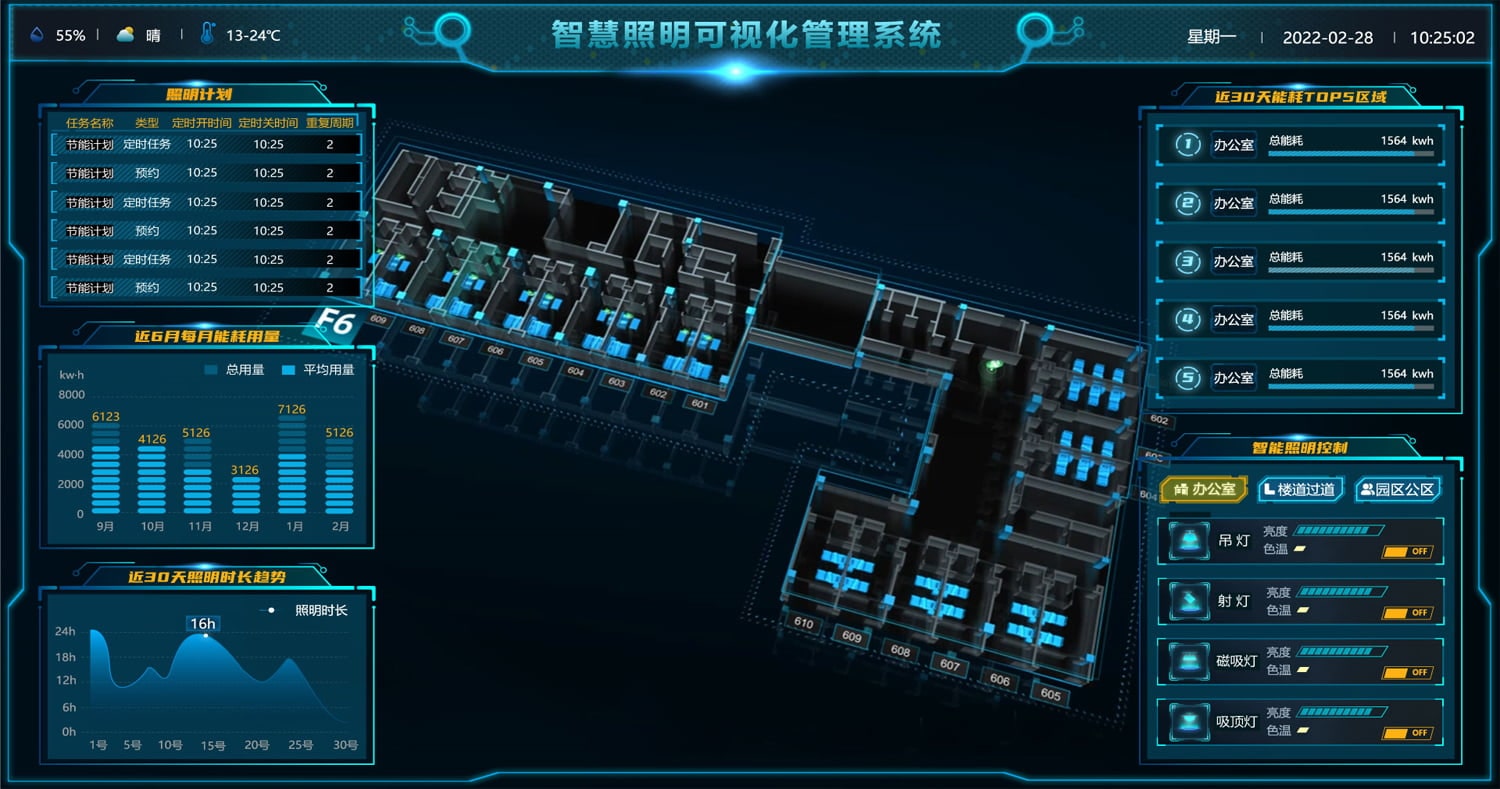Toggle the 吊灯 OFF switch
Image resolution: width=1500 pixels, height=789 pixels.
(x=1408, y=552)
